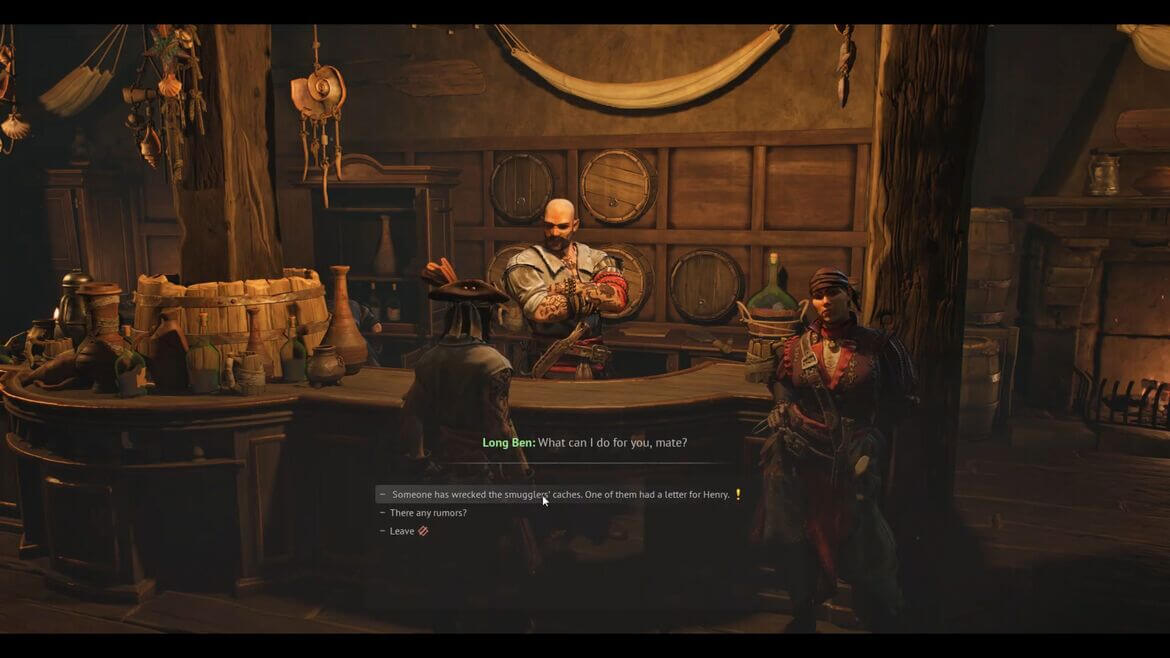Ask Long Ben "There any rumors?"

428,513
